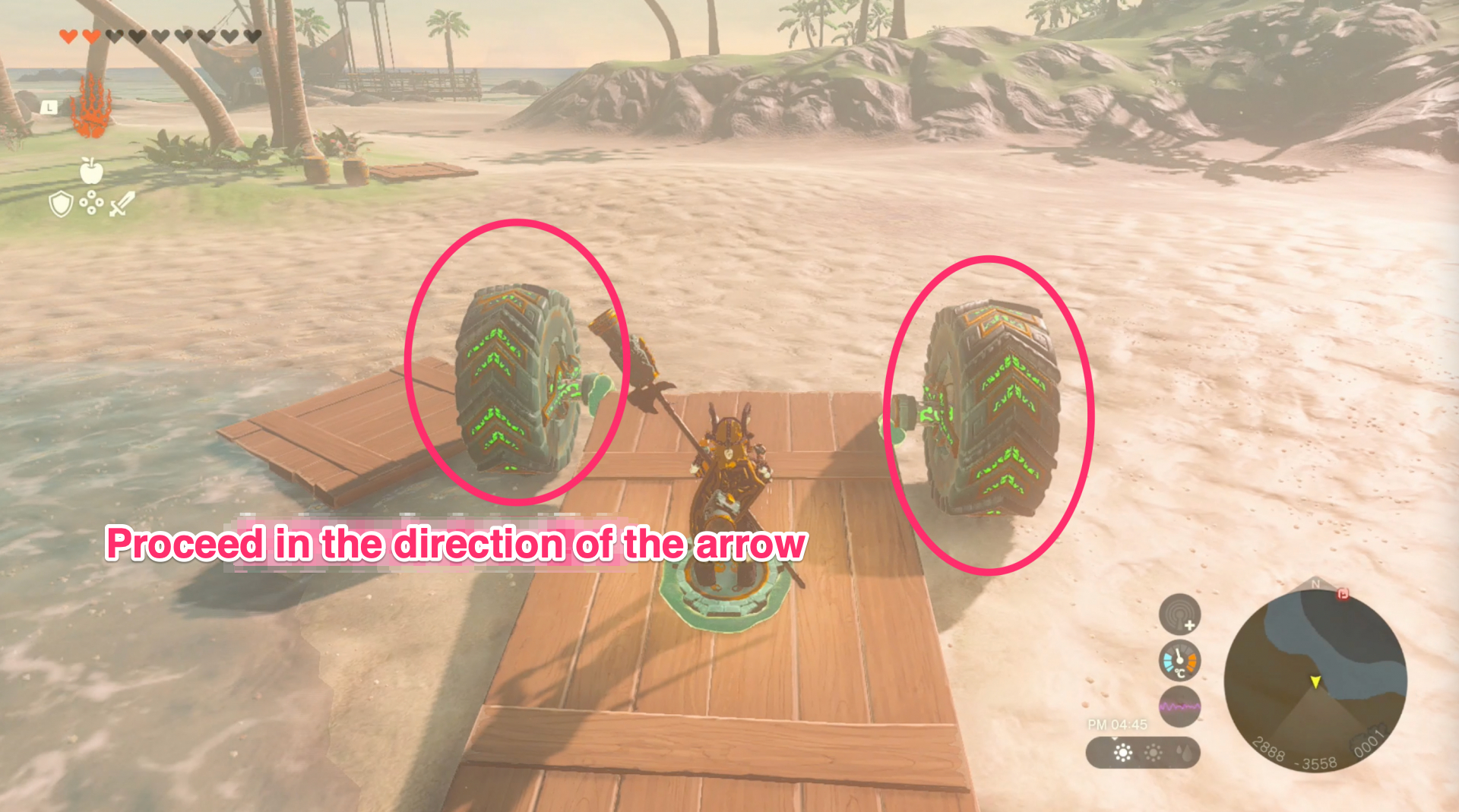The width and height of the screenshot is (1459, 812).
Task: Toggle the dimmed sun forecast icon
Action: click(1152, 754)
